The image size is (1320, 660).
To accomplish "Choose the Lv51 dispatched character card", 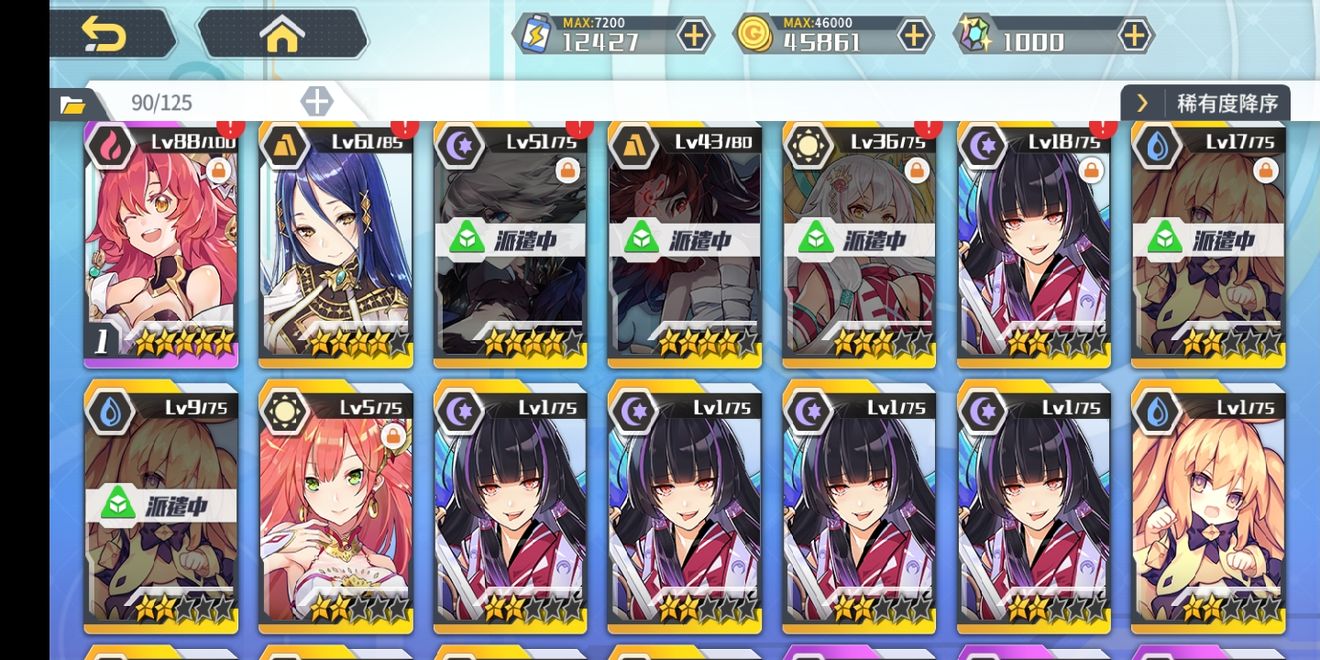I will 510,245.
